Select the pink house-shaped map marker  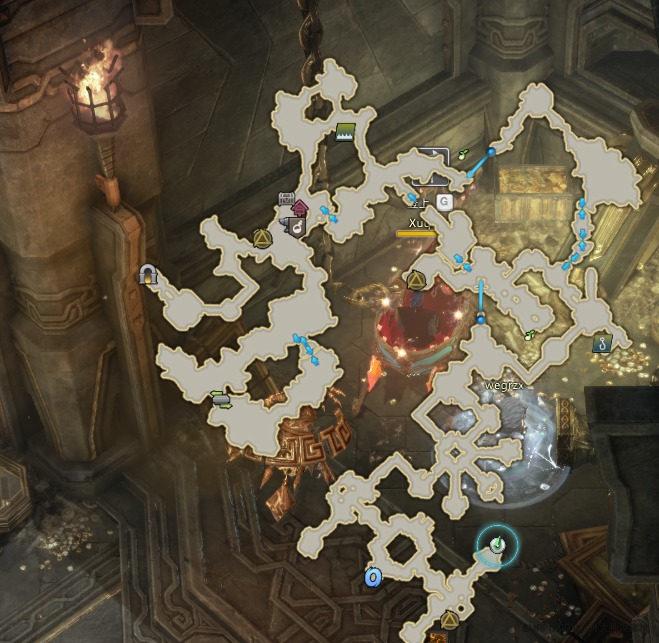(x=299, y=208)
